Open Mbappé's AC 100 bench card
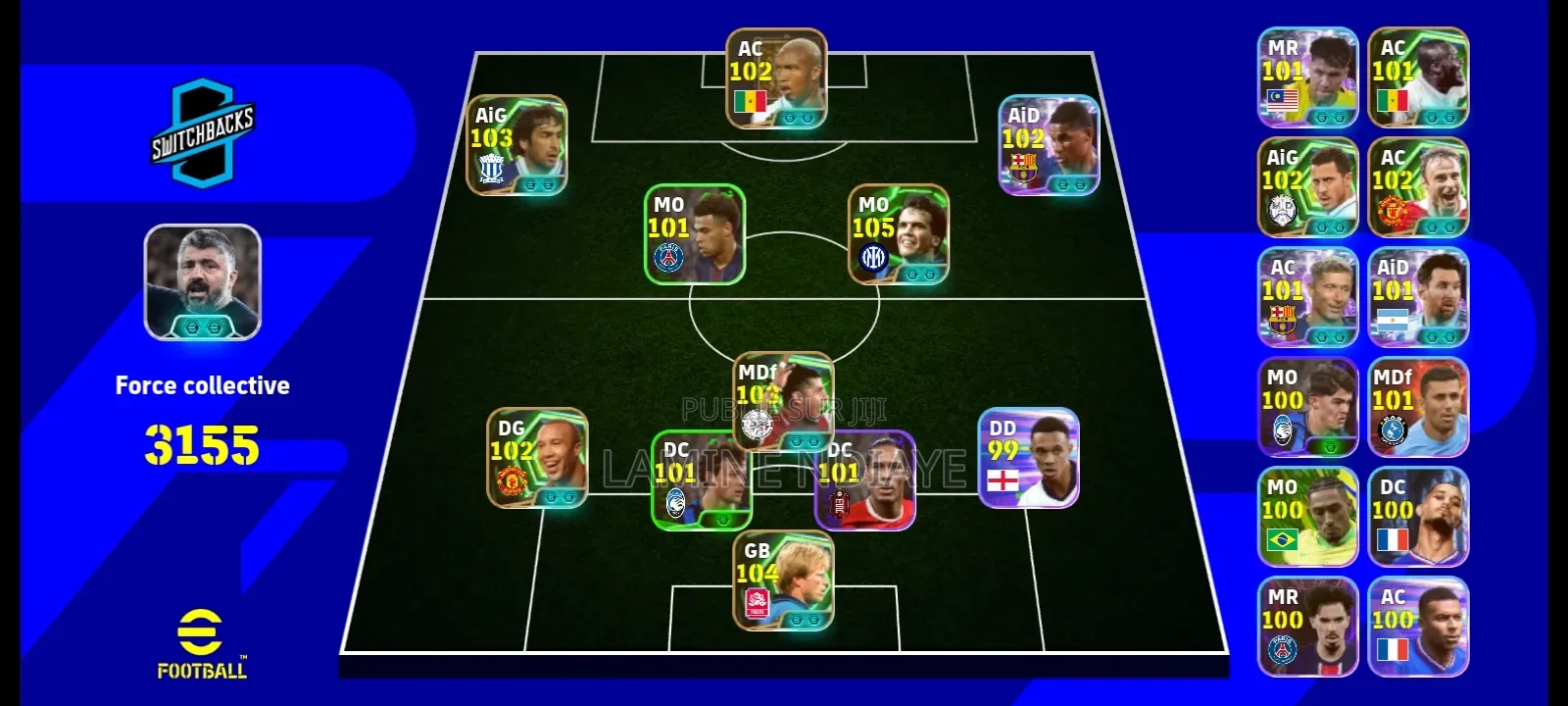The width and height of the screenshot is (1568, 706). [x=1419, y=628]
